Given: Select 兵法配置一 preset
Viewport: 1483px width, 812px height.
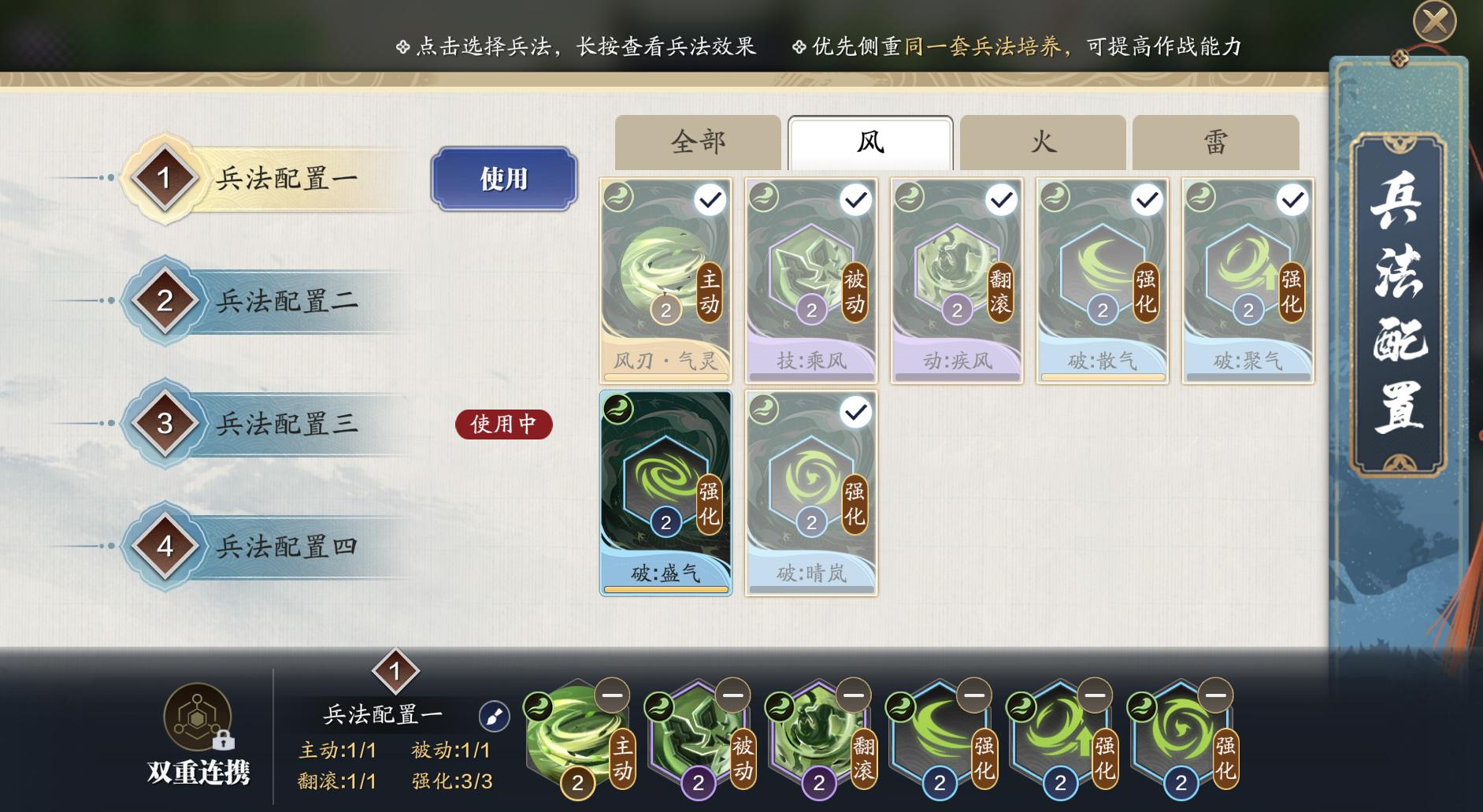Looking at the screenshot, I should pos(286,179).
